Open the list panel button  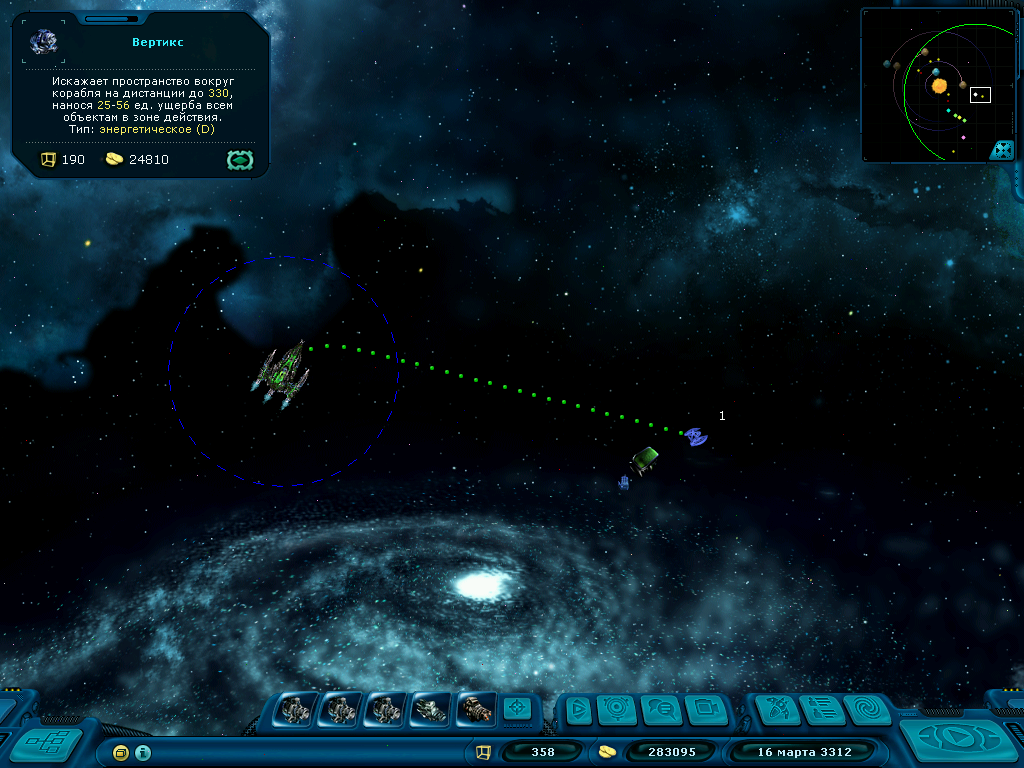pyautogui.click(x=822, y=710)
